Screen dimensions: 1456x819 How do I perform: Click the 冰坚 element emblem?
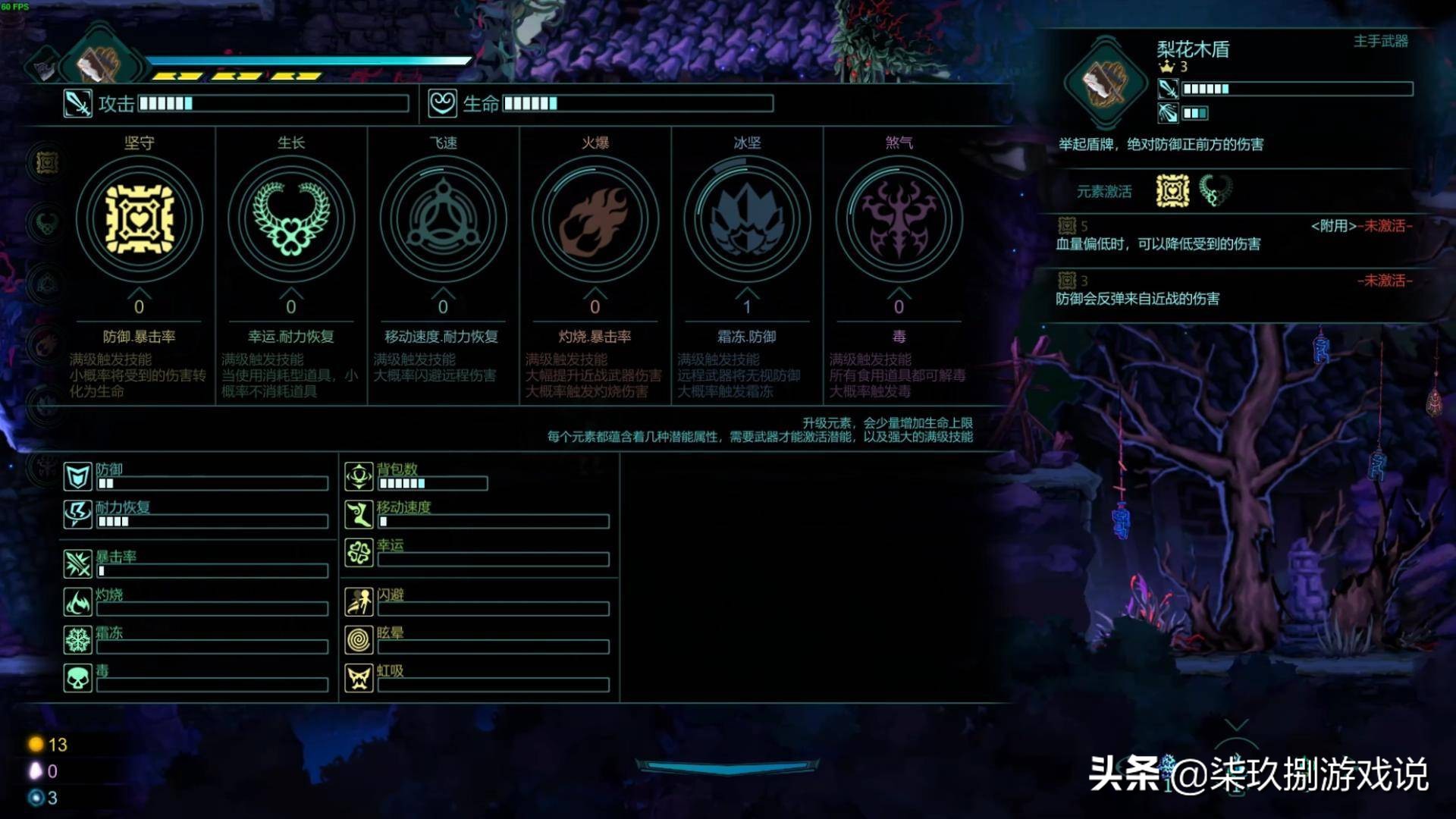[746, 218]
